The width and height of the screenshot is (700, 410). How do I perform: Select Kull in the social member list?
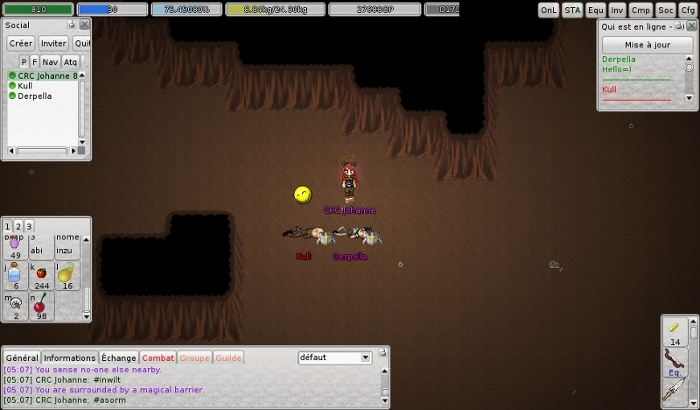25,86
